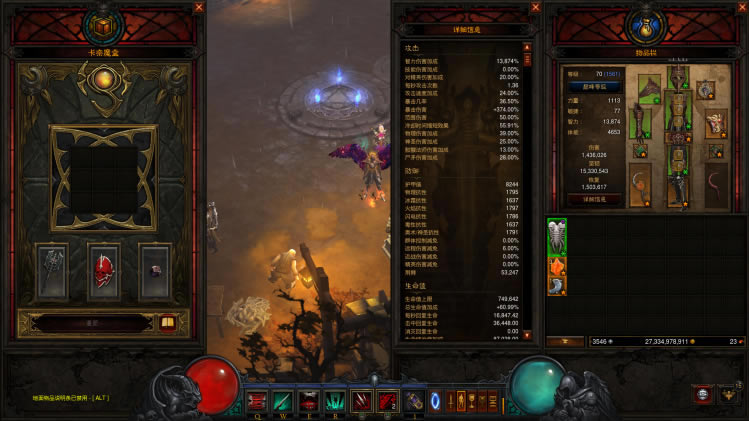749x421 pixels.
Task: Click the cube transmute button
Action: [90, 323]
